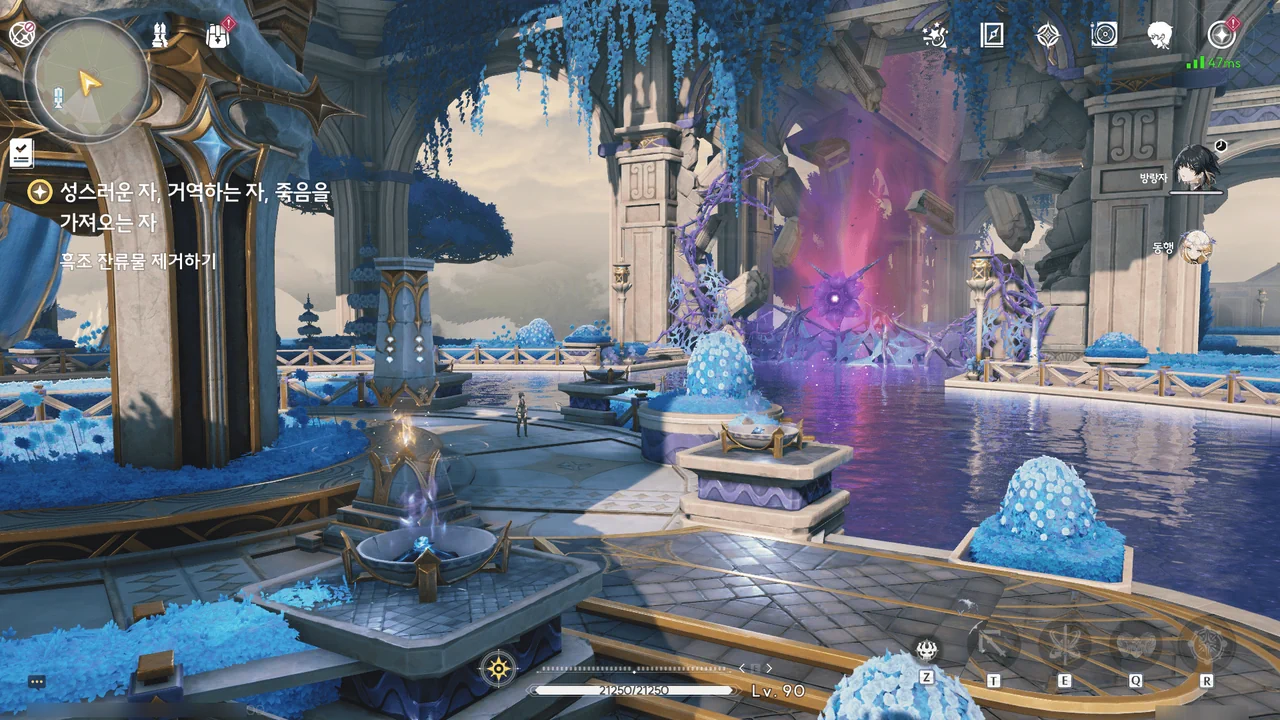Image resolution: width=1280 pixels, height=720 pixels.
Task: Open the twin towers icon
Action: coord(159,35)
